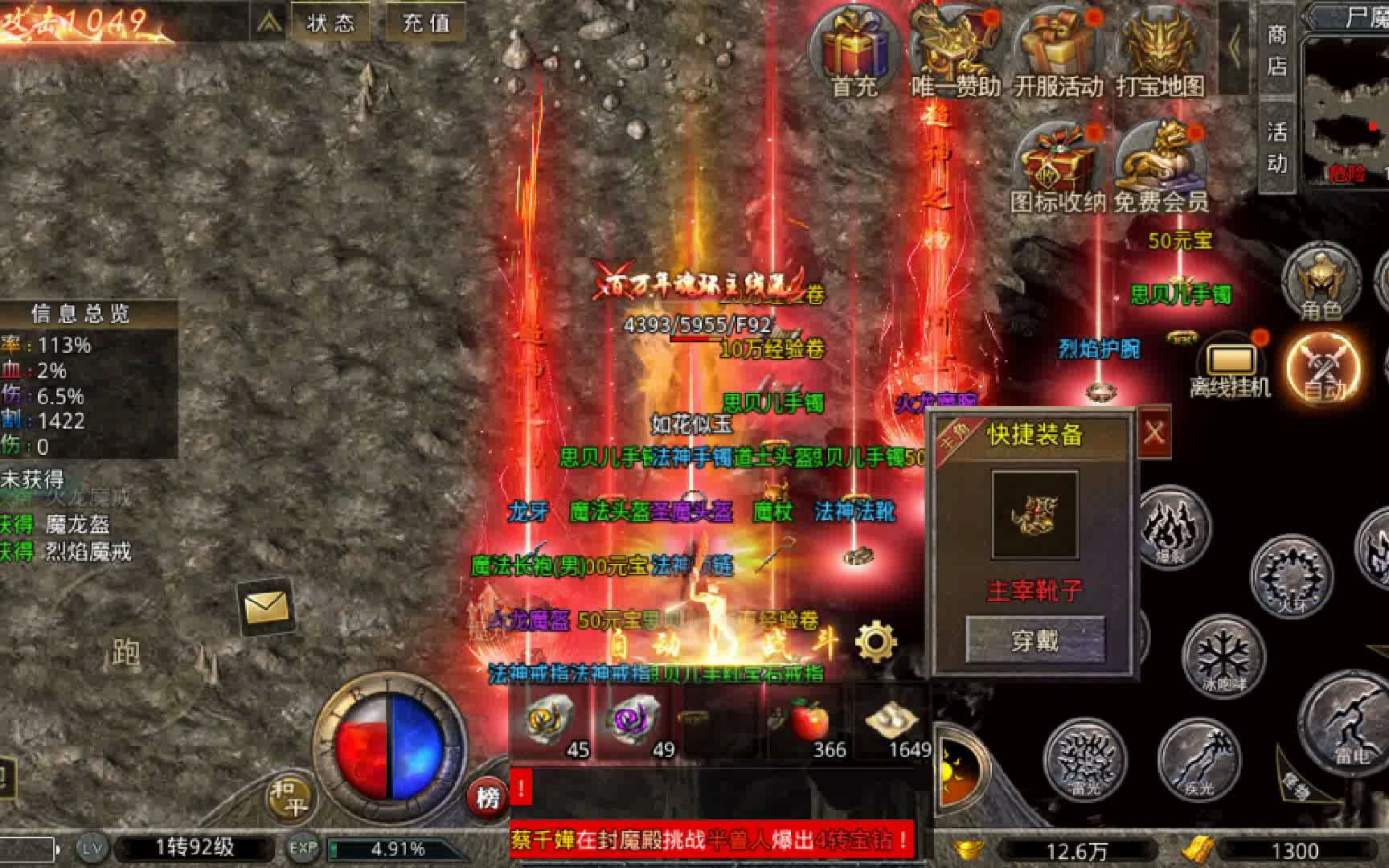Expand hidden icons with the left chevron

[x=1235, y=44]
